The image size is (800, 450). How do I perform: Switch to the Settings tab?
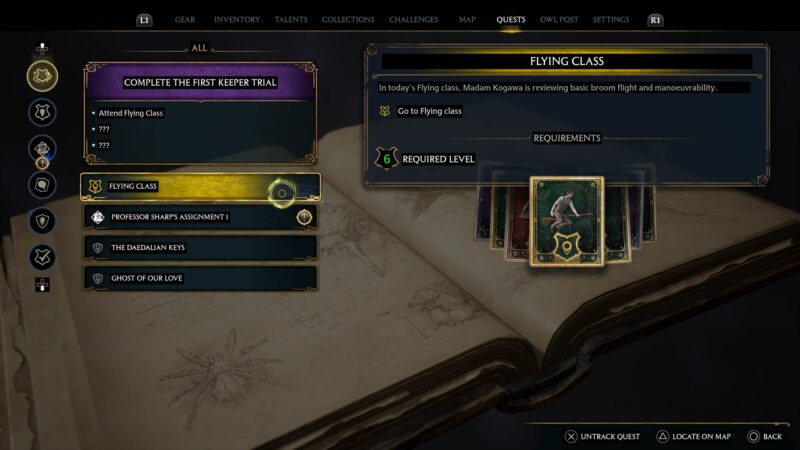611,20
